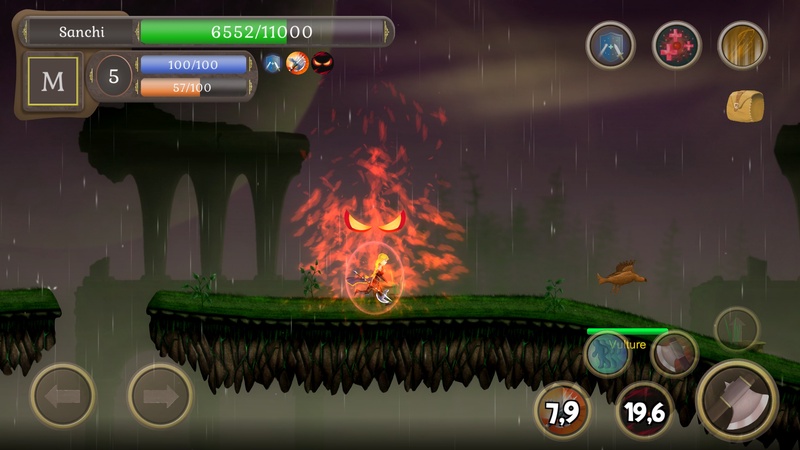800x450 pixels.
Task: Activate the blue shield and swords skill
Action: click(x=610, y=45)
